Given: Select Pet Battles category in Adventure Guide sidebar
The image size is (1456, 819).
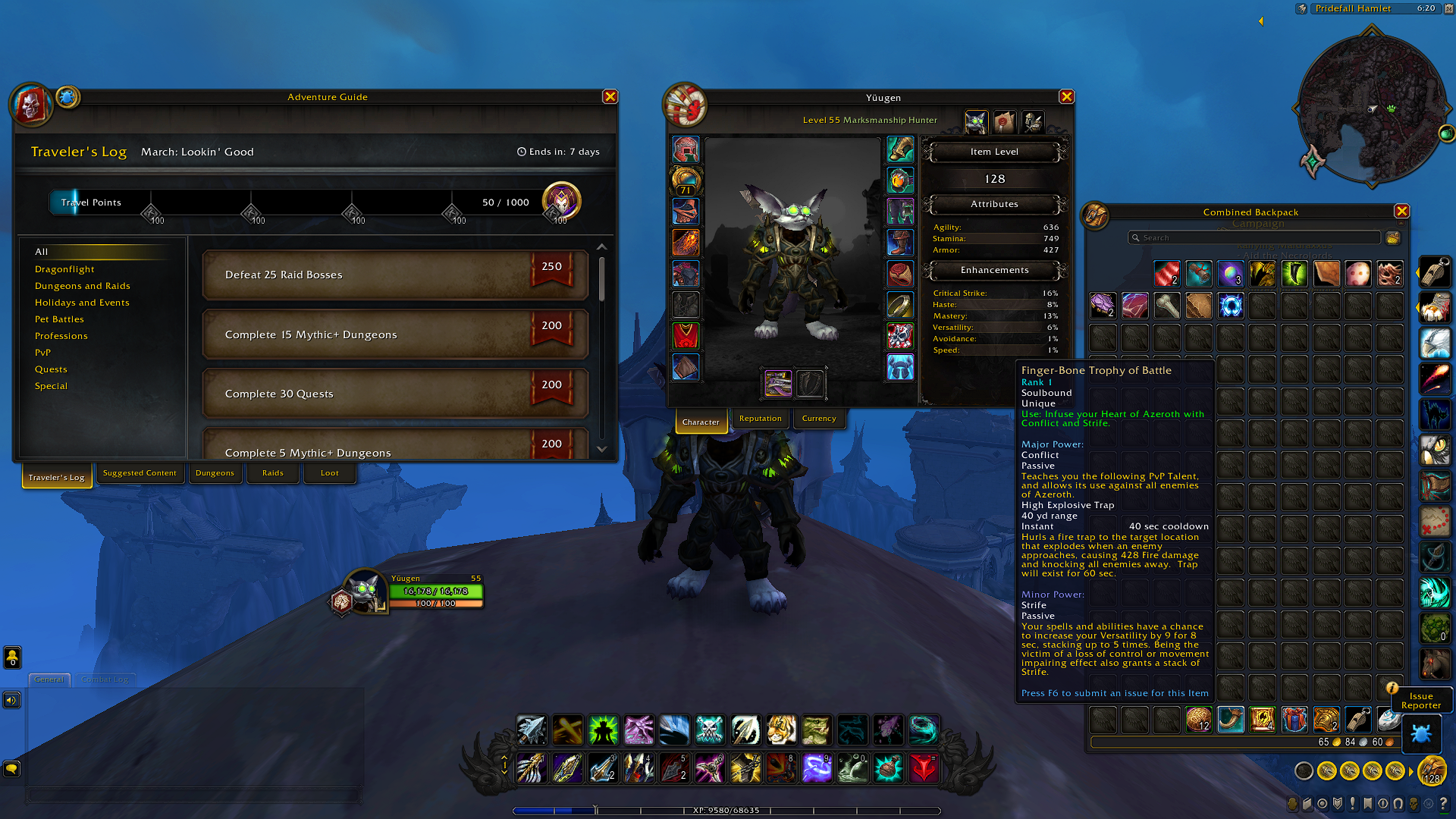Looking at the screenshot, I should (x=60, y=318).
